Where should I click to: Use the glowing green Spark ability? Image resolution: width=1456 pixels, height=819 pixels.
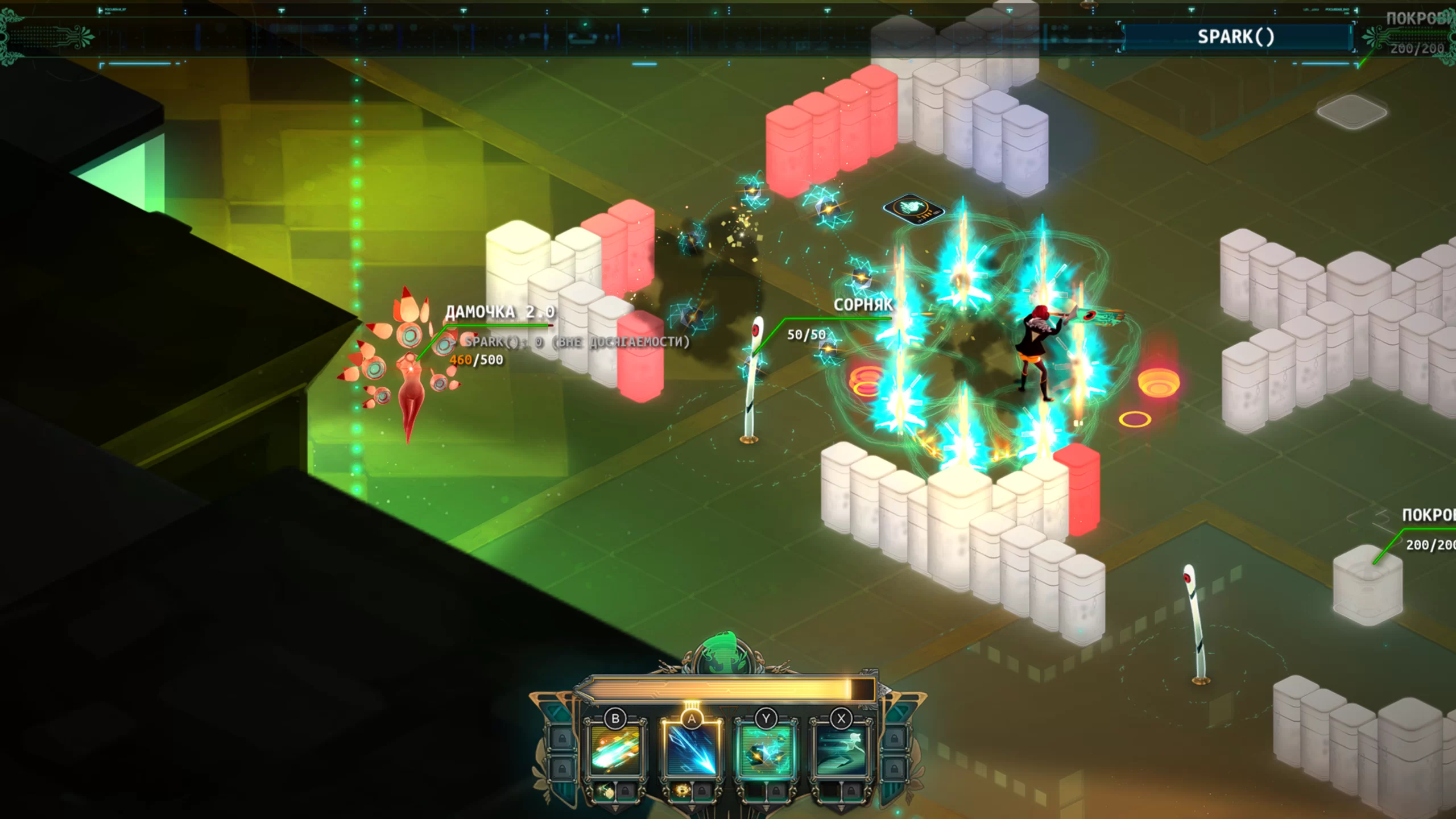[x=766, y=751]
